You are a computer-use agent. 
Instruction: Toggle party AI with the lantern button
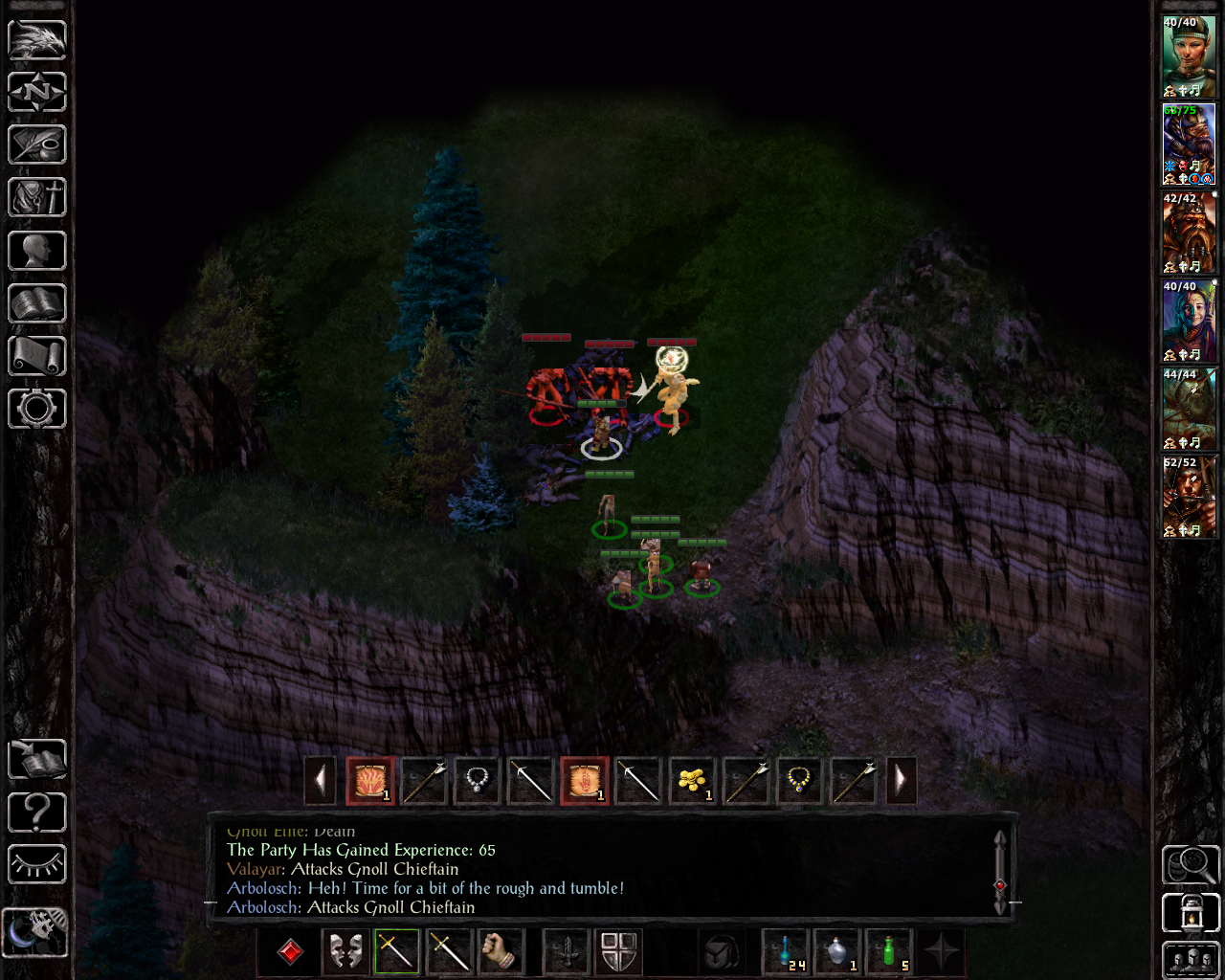point(1191,913)
